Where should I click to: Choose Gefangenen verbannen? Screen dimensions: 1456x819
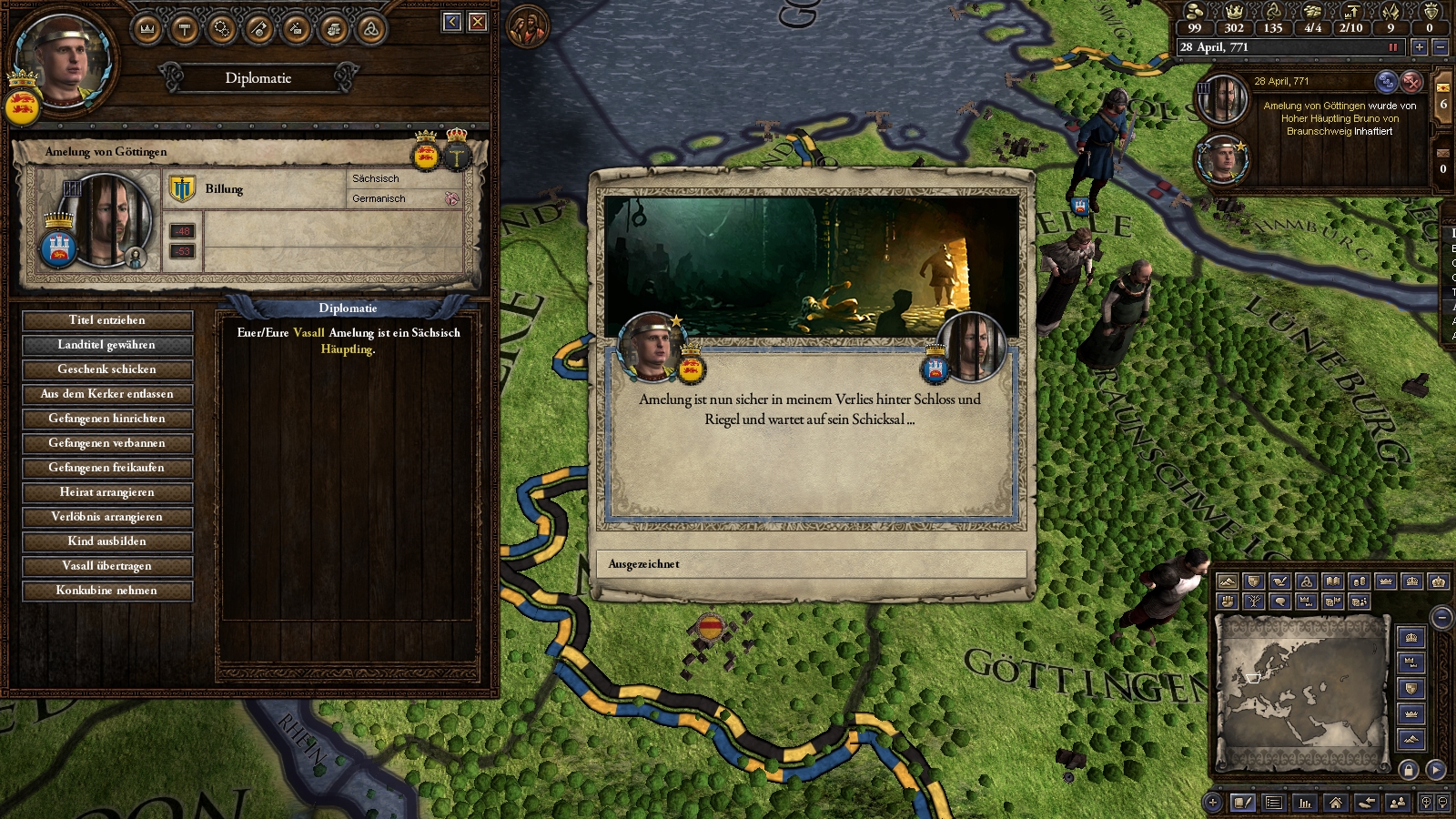coord(107,443)
